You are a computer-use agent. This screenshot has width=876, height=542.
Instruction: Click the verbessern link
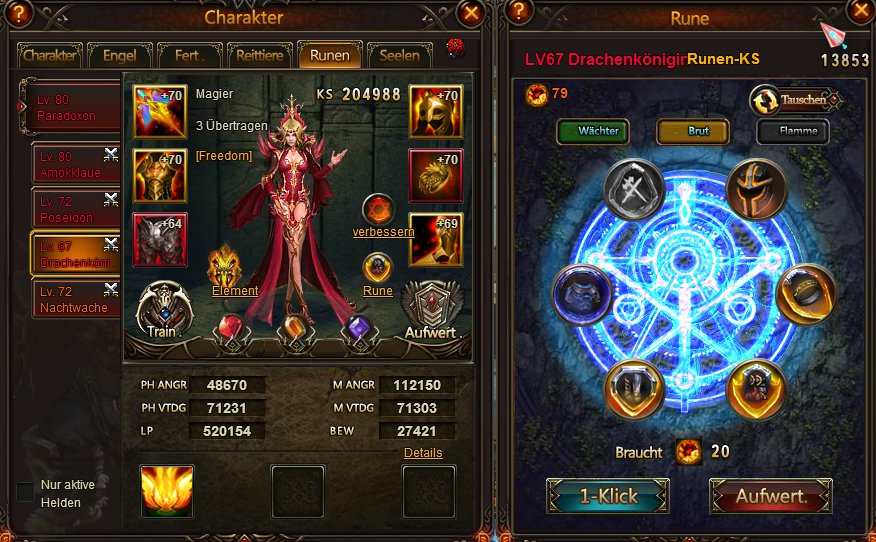[383, 232]
